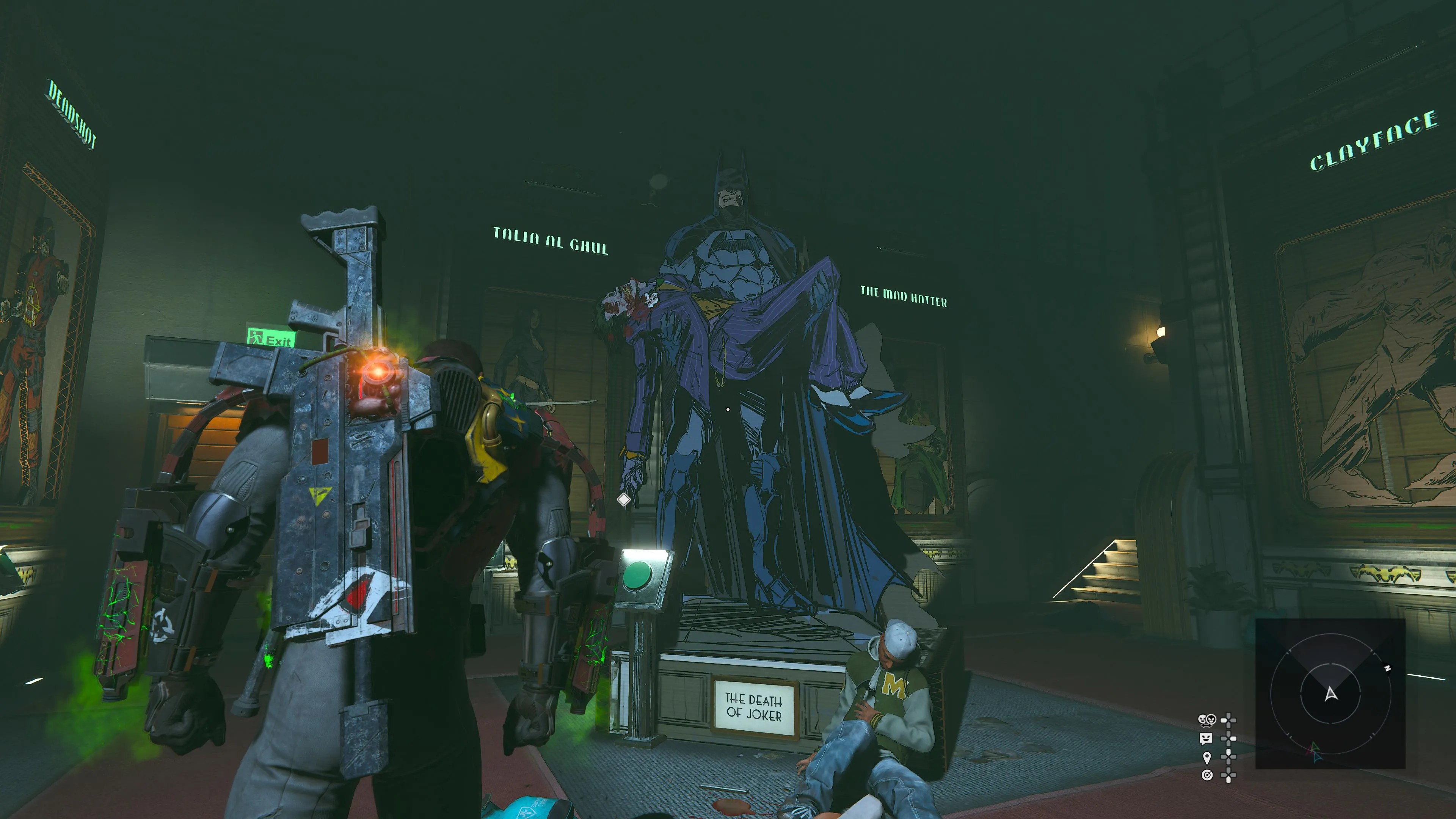Click the location pin icon in the HUD column
The height and width of the screenshot is (819, 1456).
[1207, 758]
